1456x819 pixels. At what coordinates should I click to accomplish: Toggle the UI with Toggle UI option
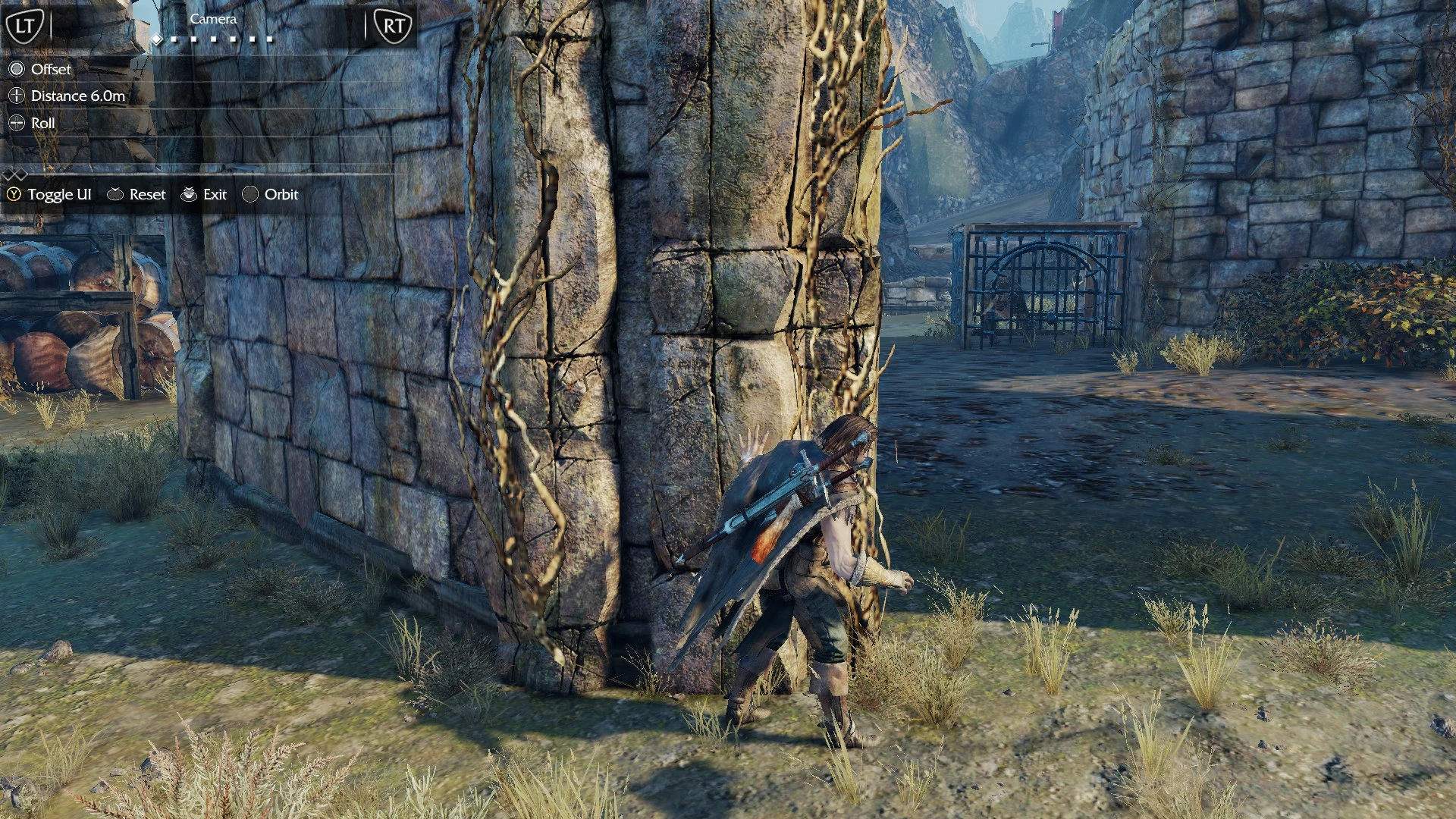[59, 194]
